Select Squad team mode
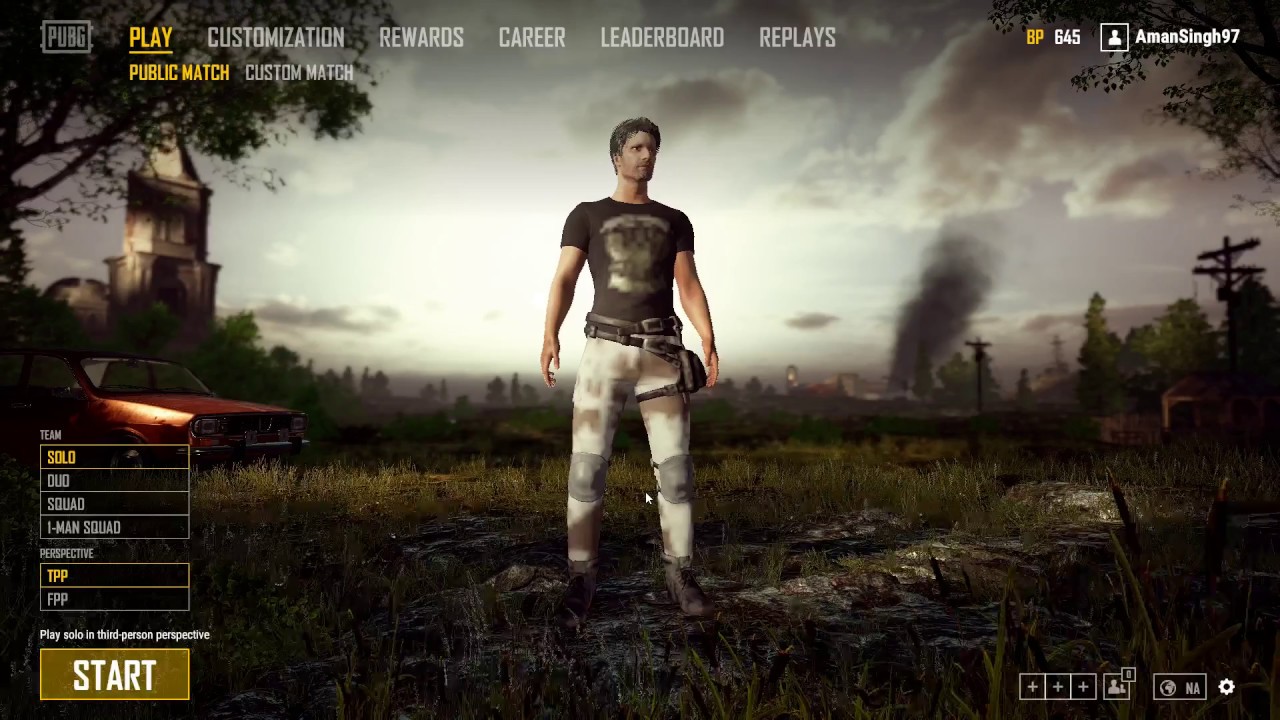1280x720 pixels. [x=114, y=504]
